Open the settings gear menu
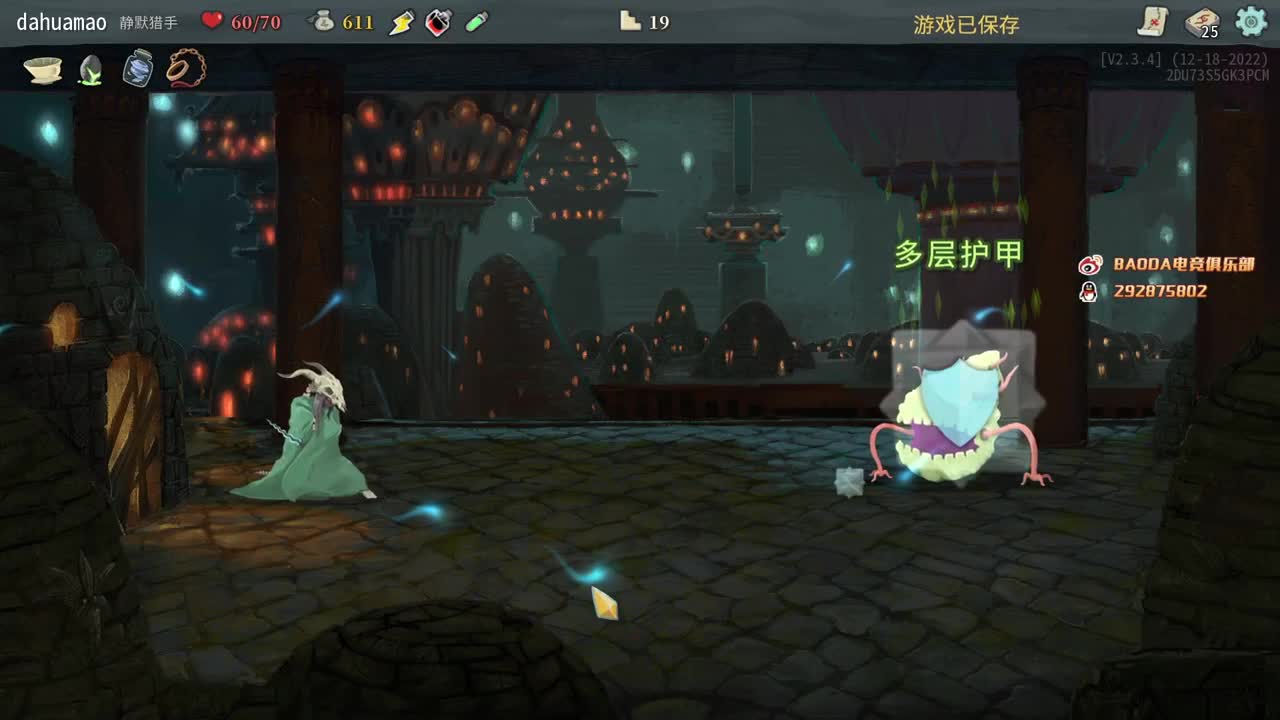The height and width of the screenshot is (720, 1280). [x=1251, y=20]
